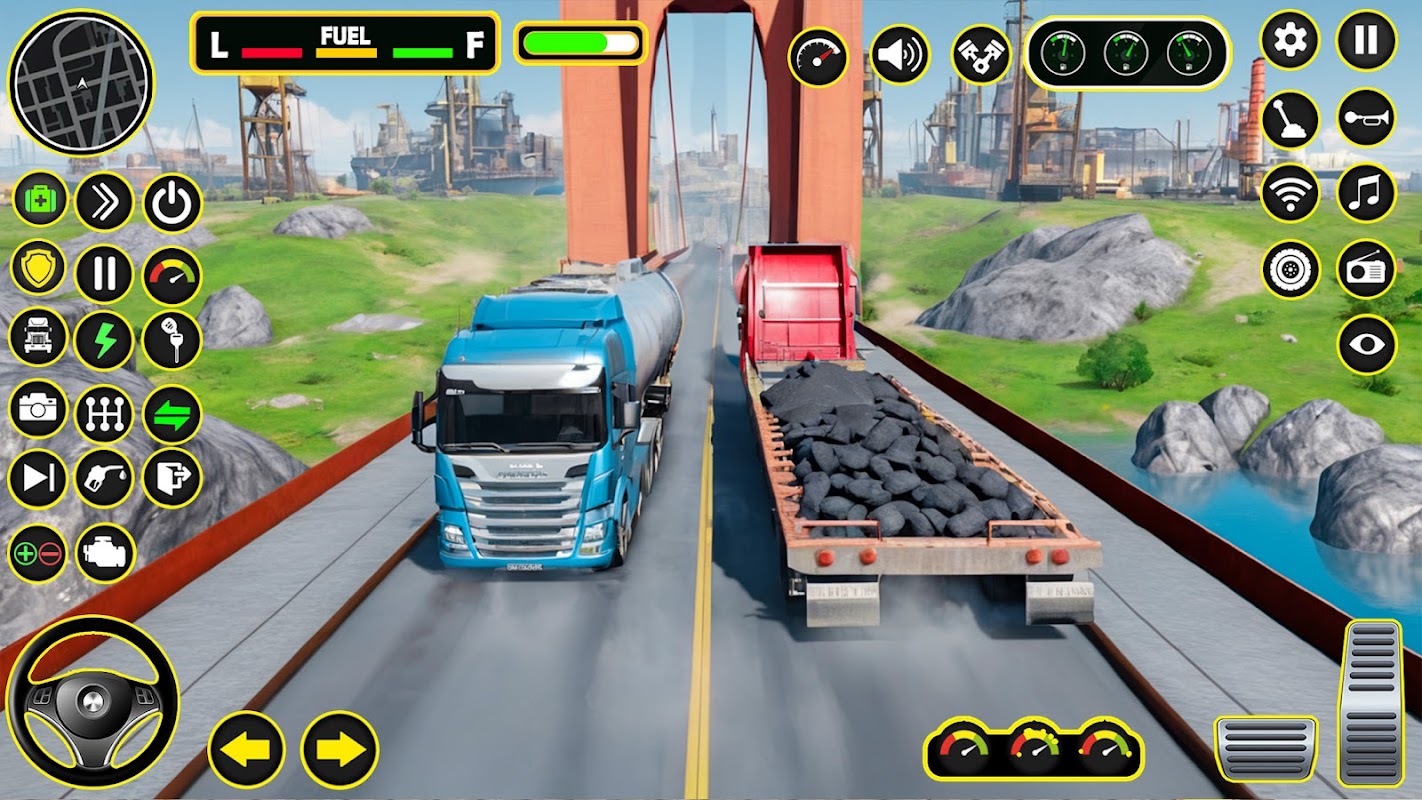This screenshot has height=800, width=1422.
Task: Exit the vehicle via door icon
Action: (x=172, y=479)
